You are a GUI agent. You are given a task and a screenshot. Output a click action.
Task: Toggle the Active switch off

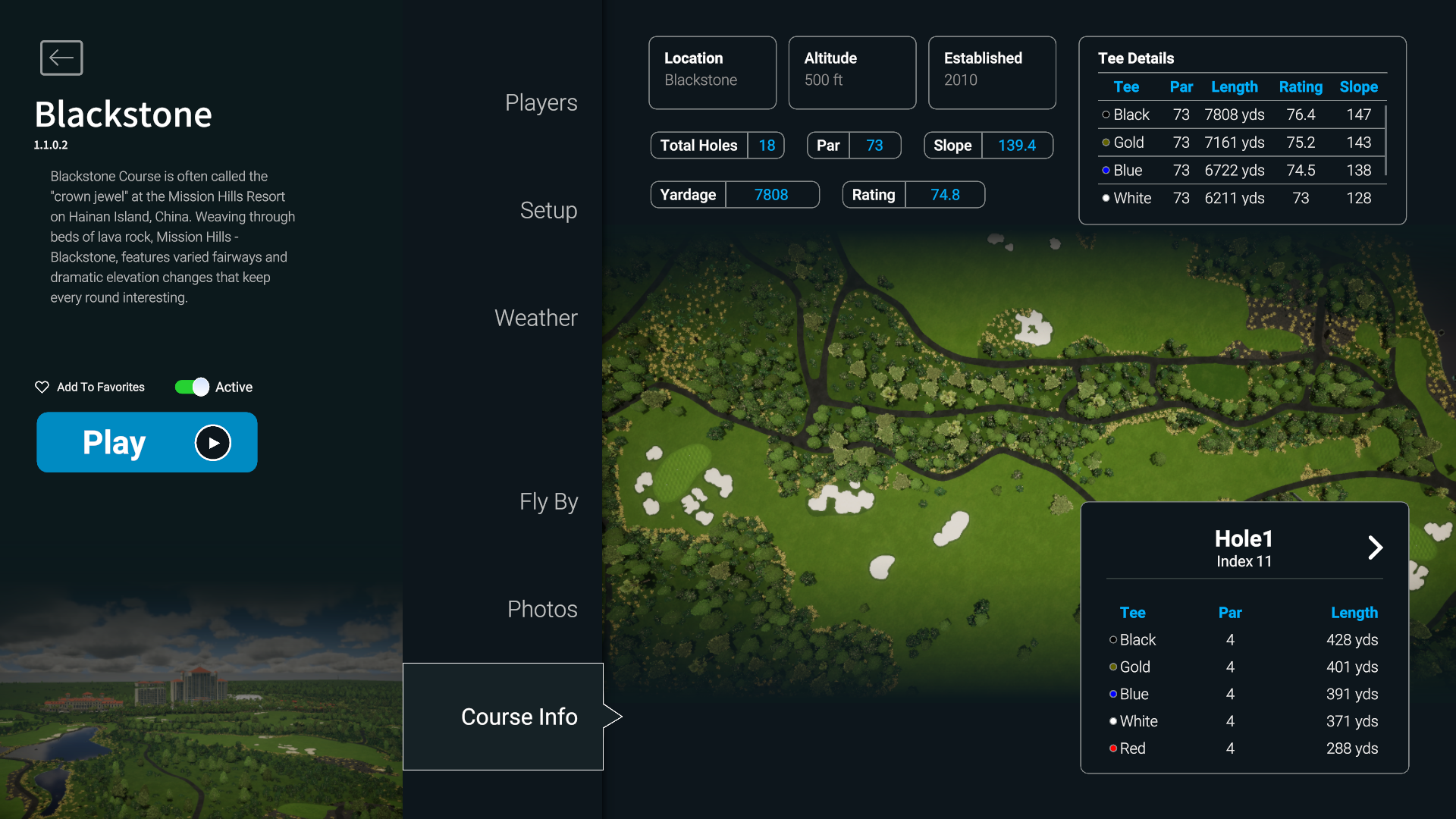(191, 387)
